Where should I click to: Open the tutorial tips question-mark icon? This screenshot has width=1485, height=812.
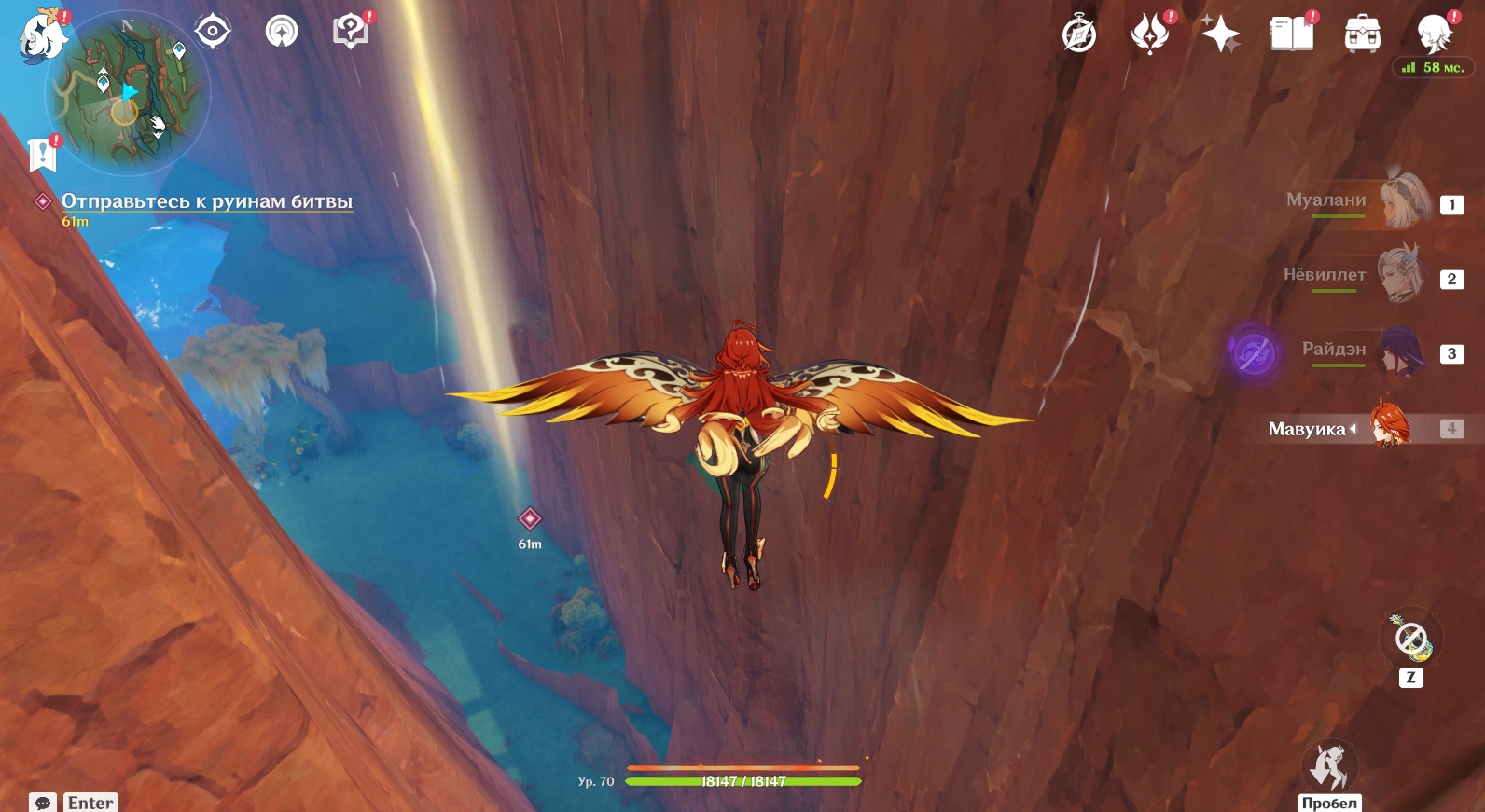click(x=351, y=32)
